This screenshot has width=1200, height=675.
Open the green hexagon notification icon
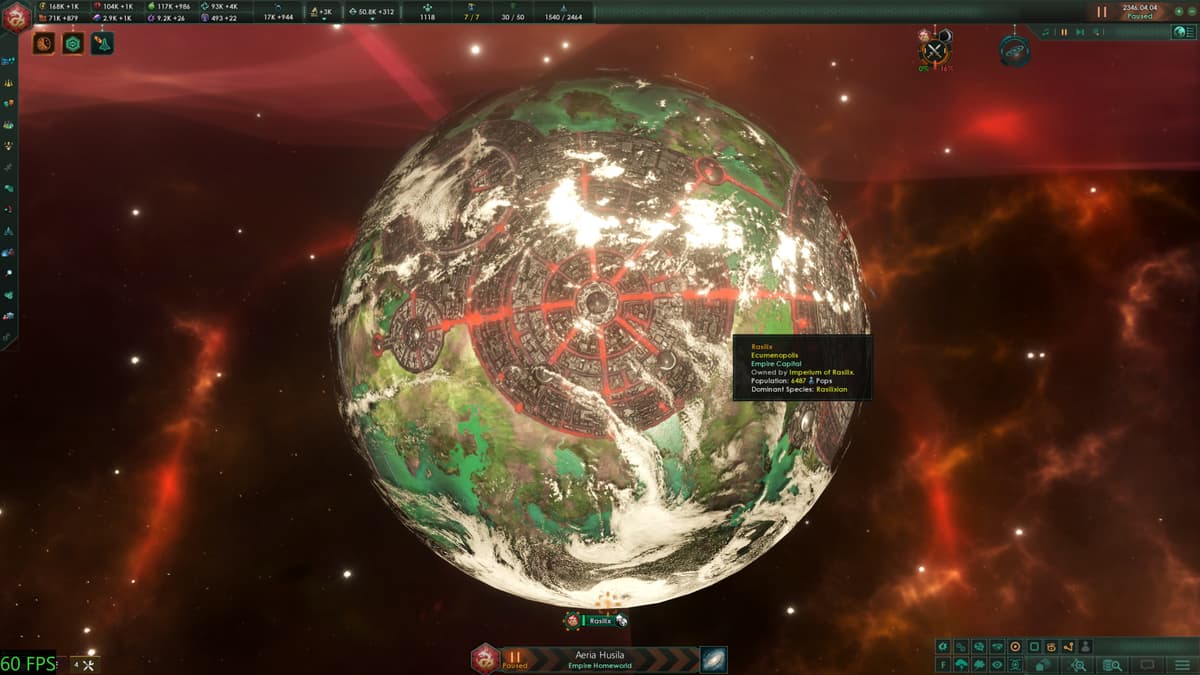tap(73, 44)
